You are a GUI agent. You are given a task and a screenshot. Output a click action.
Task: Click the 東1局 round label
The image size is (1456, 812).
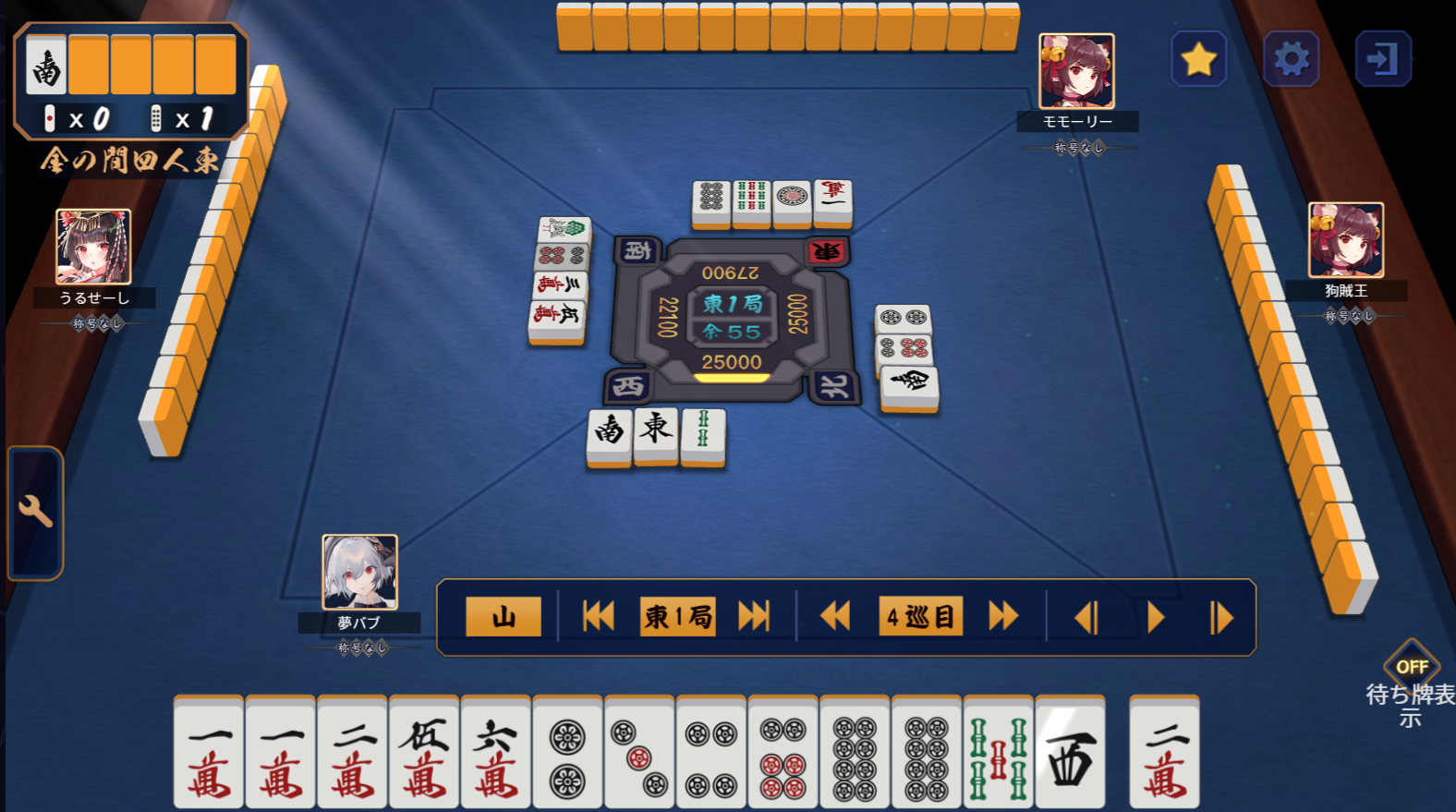click(x=676, y=615)
